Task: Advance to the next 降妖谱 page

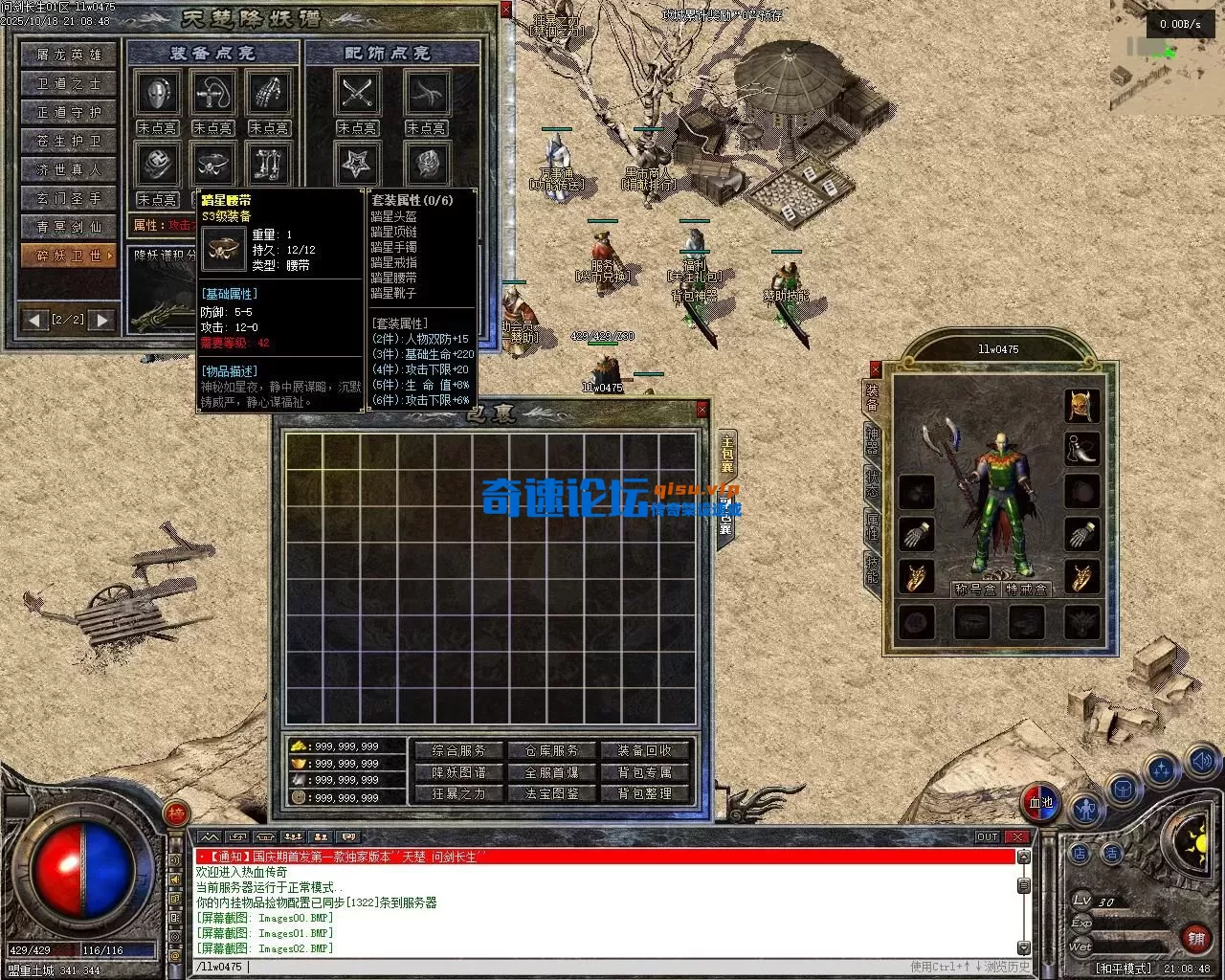Action: click(102, 320)
